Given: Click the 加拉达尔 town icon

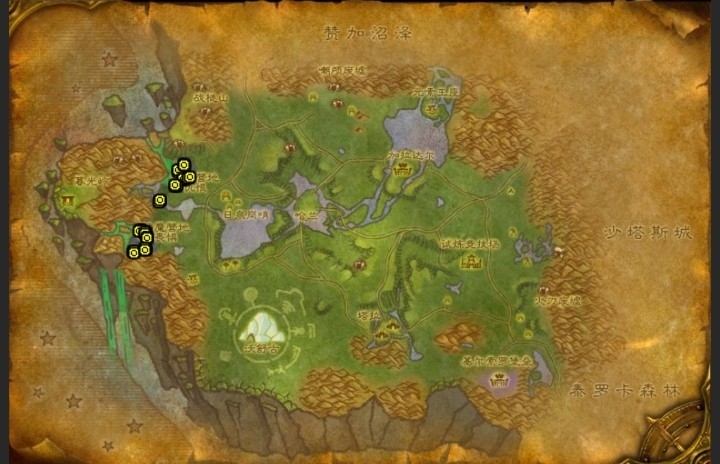Looking at the screenshot, I should click(403, 172).
